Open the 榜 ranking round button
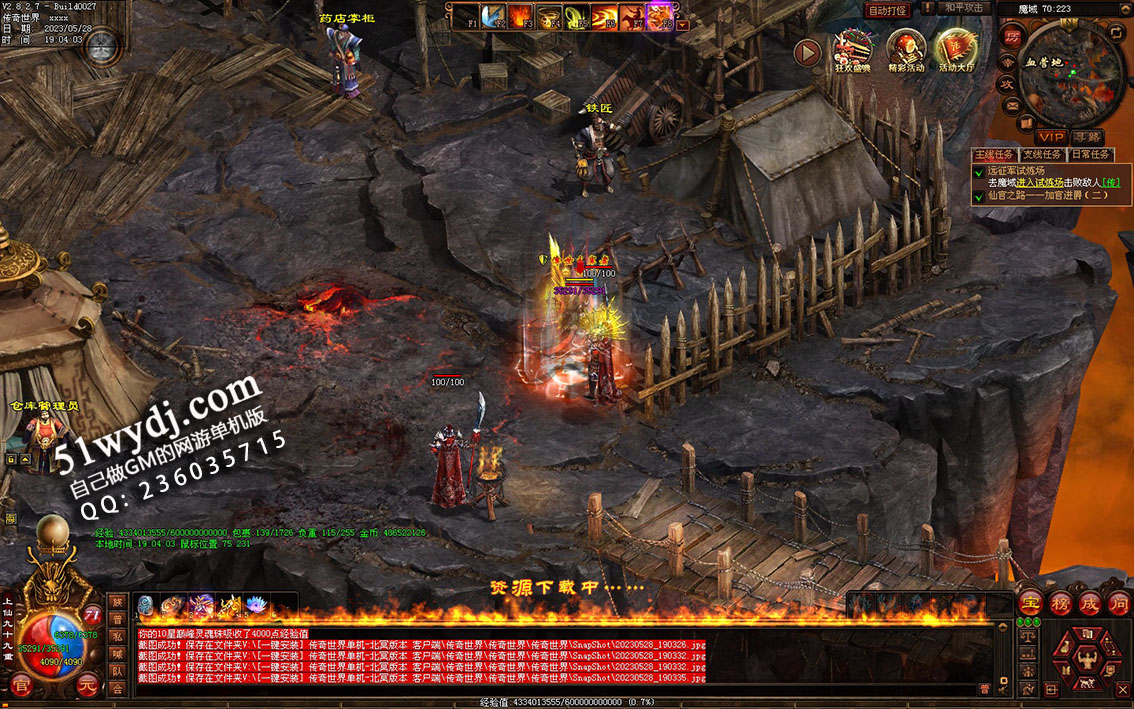Screen dimensions: 1134x709 (1060, 603)
